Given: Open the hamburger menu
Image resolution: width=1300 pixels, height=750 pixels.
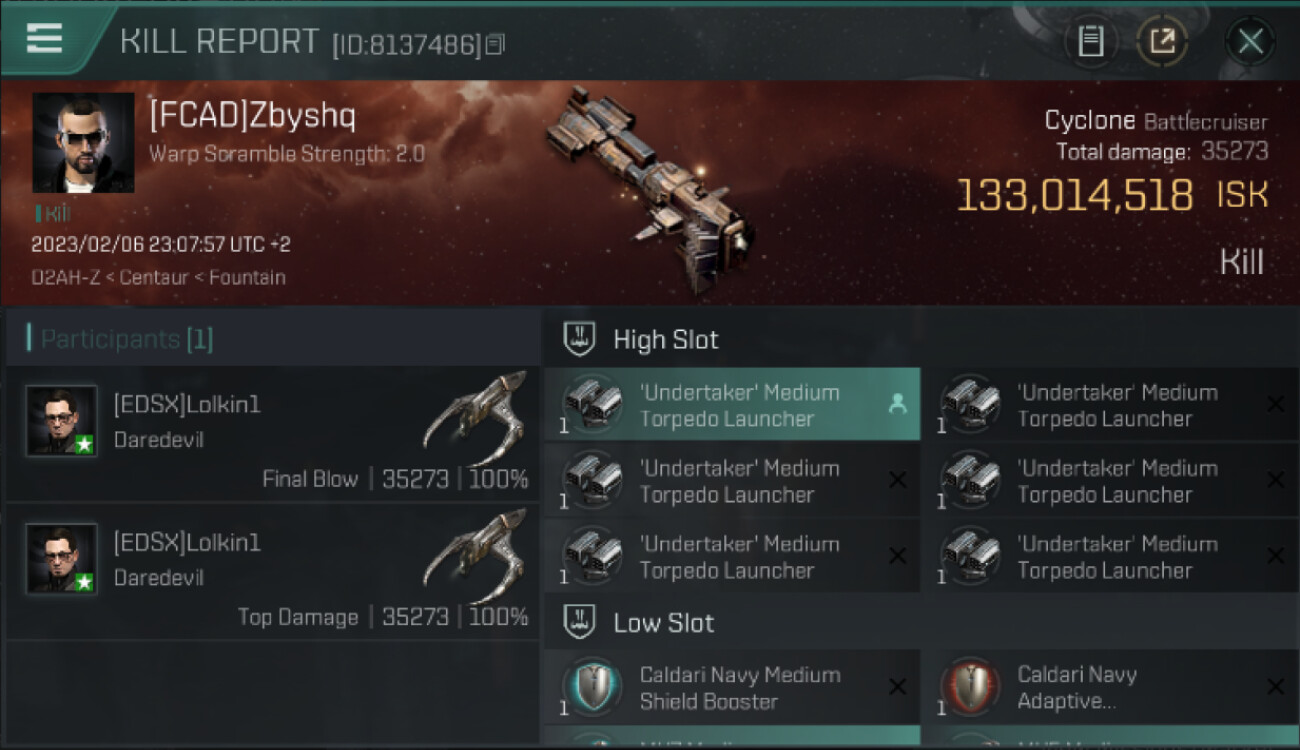Looking at the screenshot, I should point(44,38).
